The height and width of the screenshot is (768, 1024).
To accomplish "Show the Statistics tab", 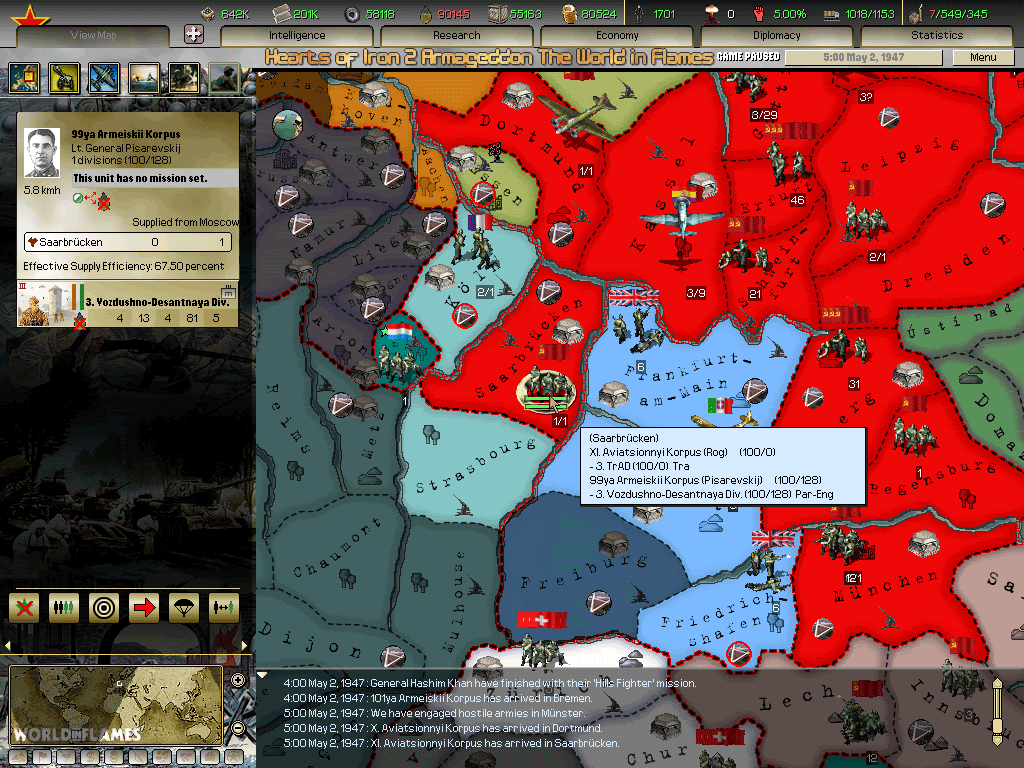I will tap(937, 35).
